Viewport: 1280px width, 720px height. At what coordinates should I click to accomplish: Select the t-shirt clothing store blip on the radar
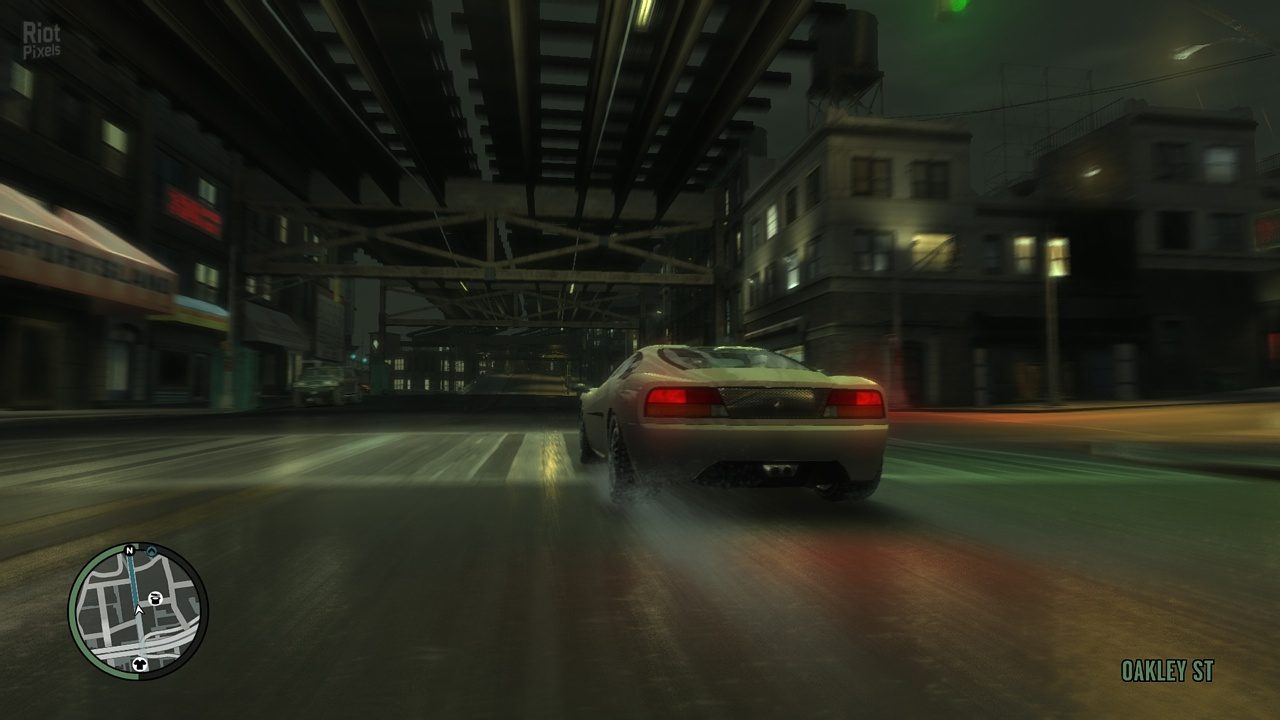(140, 663)
